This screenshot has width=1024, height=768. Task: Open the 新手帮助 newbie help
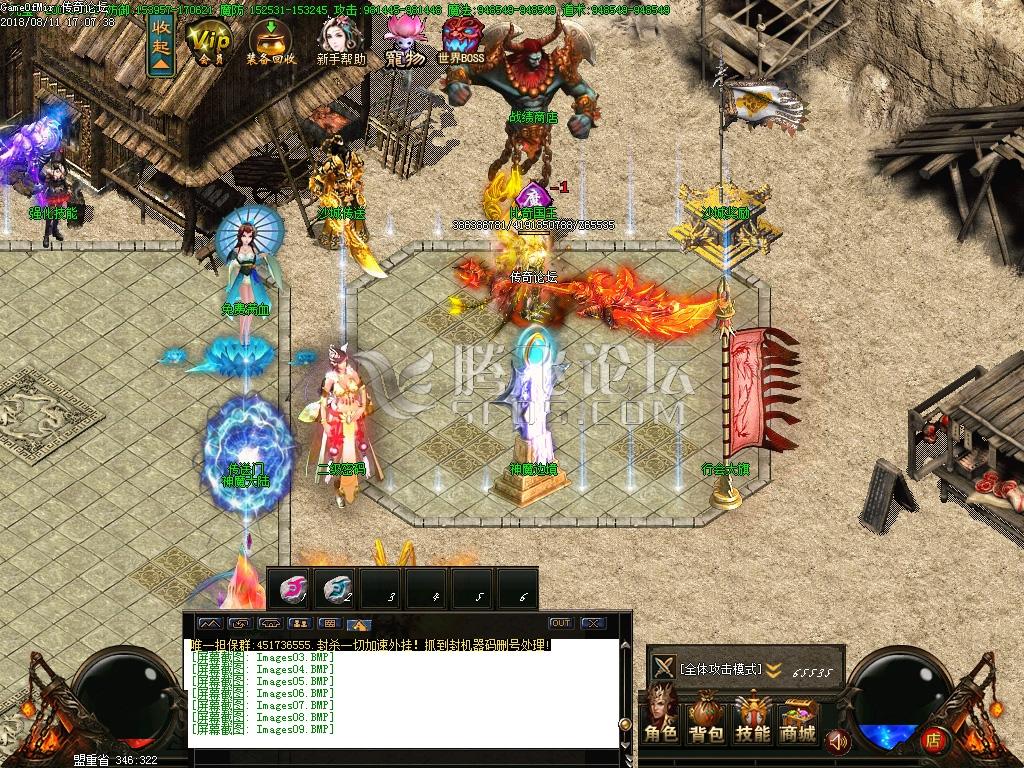(340, 44)
